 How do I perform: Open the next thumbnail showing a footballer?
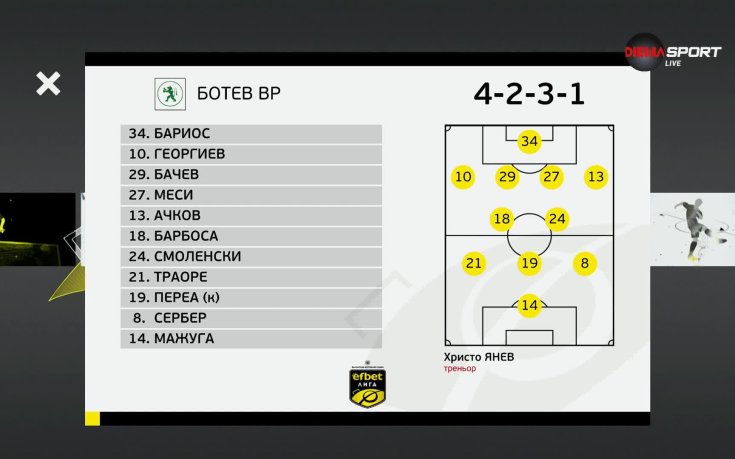pos(692,232)
